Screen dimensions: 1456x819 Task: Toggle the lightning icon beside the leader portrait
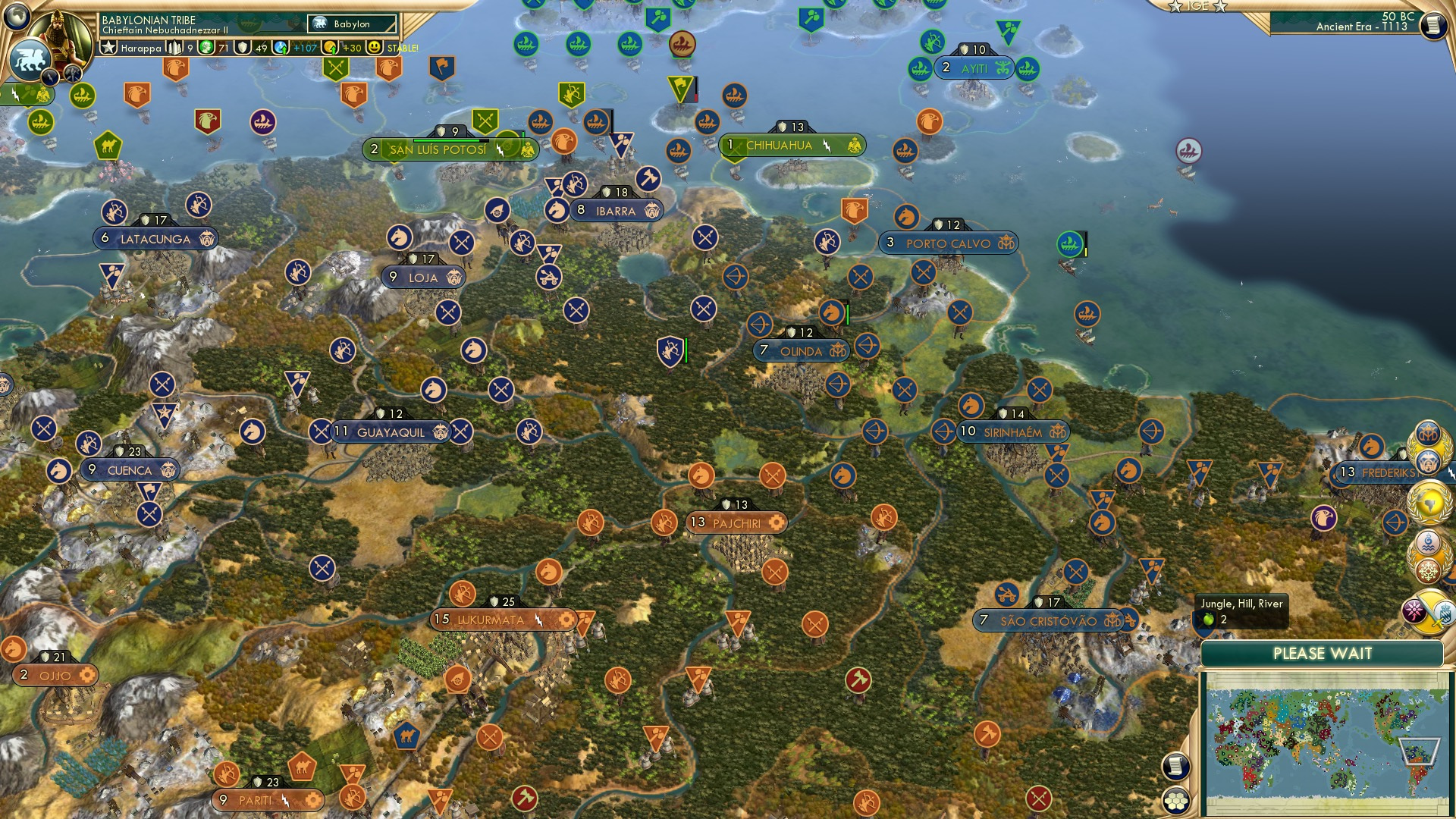click(50, 77)
